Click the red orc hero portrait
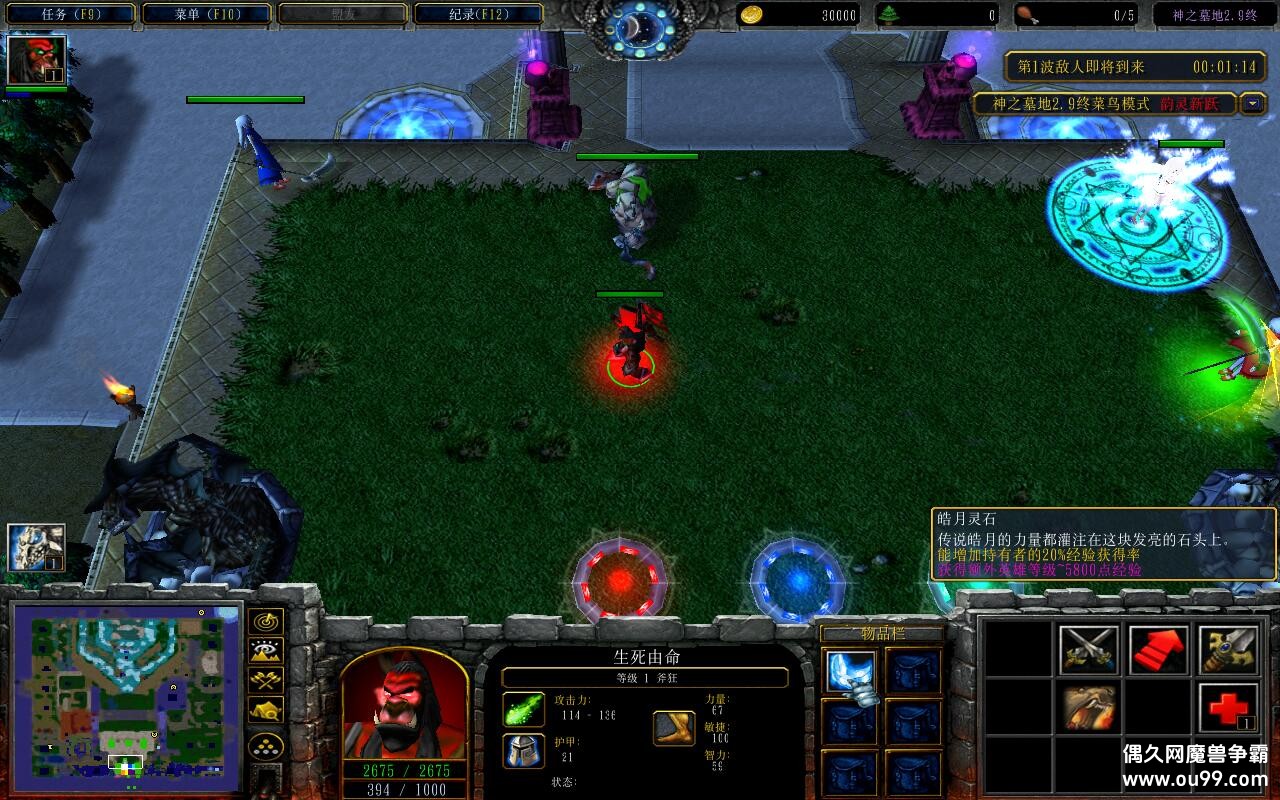 pos(404,705)
